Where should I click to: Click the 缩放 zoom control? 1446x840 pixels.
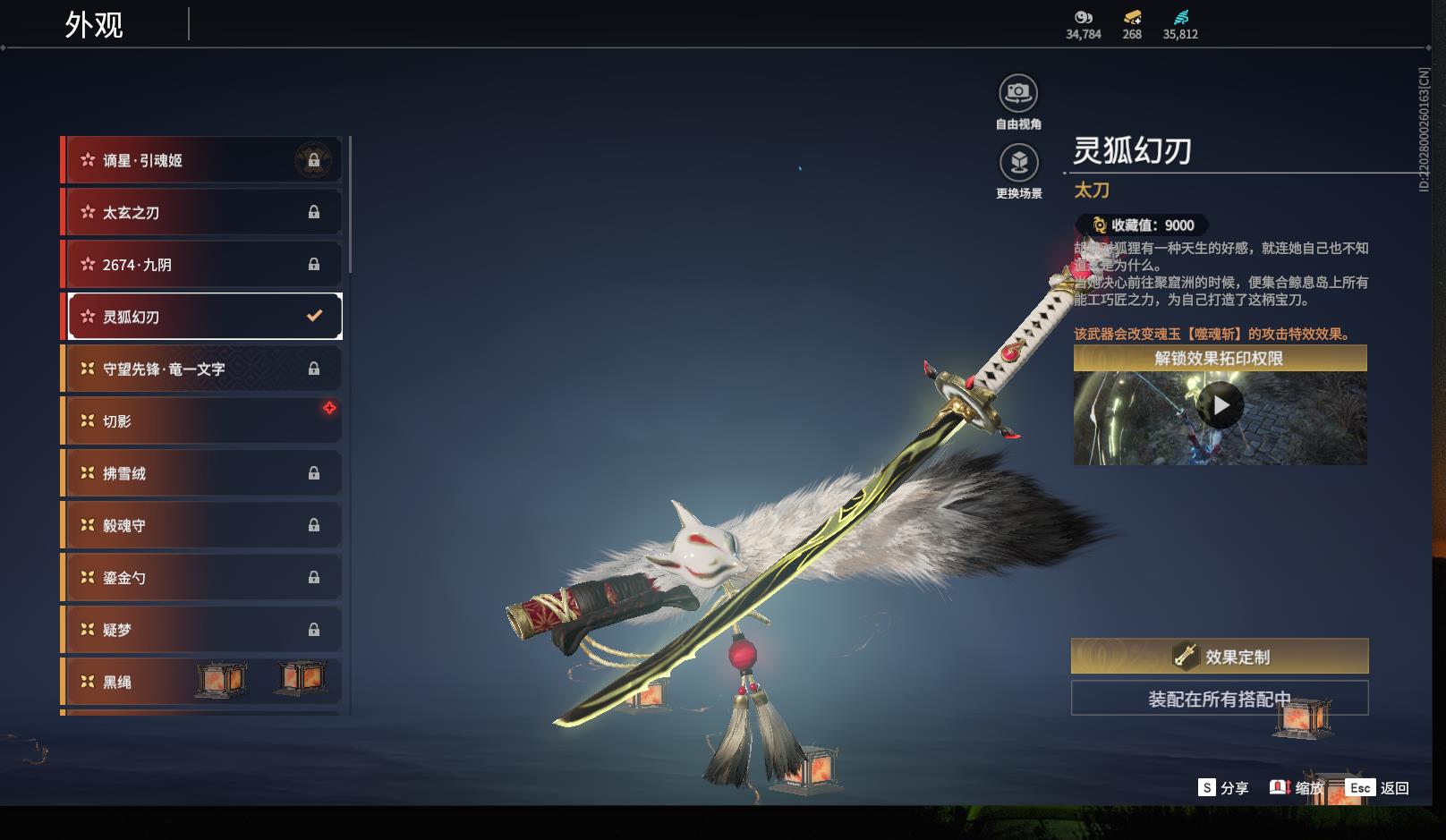point(1297,787)
